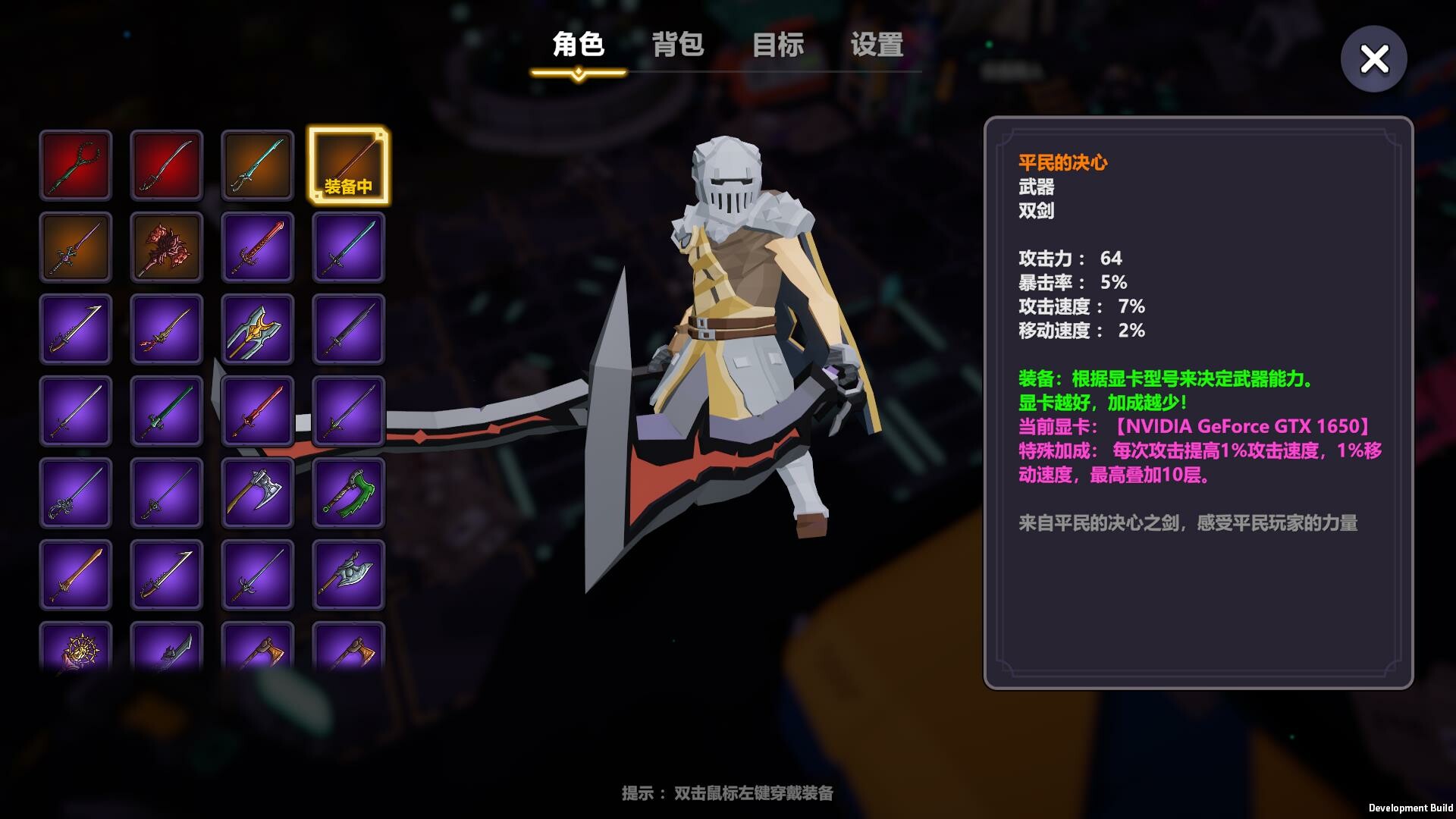Go to the 设置 (settings) tab

(877, 45)
